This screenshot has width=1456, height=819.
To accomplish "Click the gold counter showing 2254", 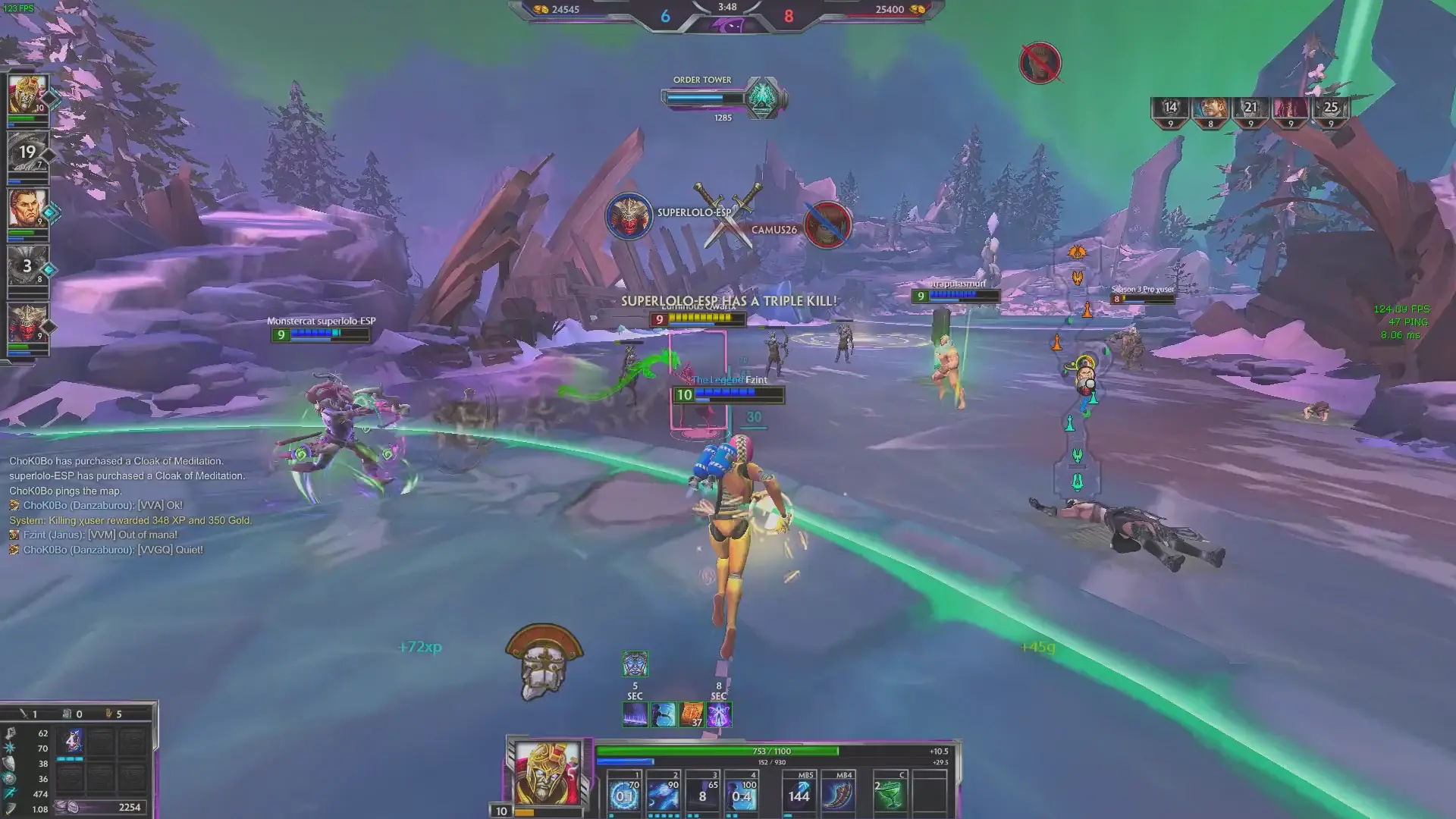I will coord(129,807).
